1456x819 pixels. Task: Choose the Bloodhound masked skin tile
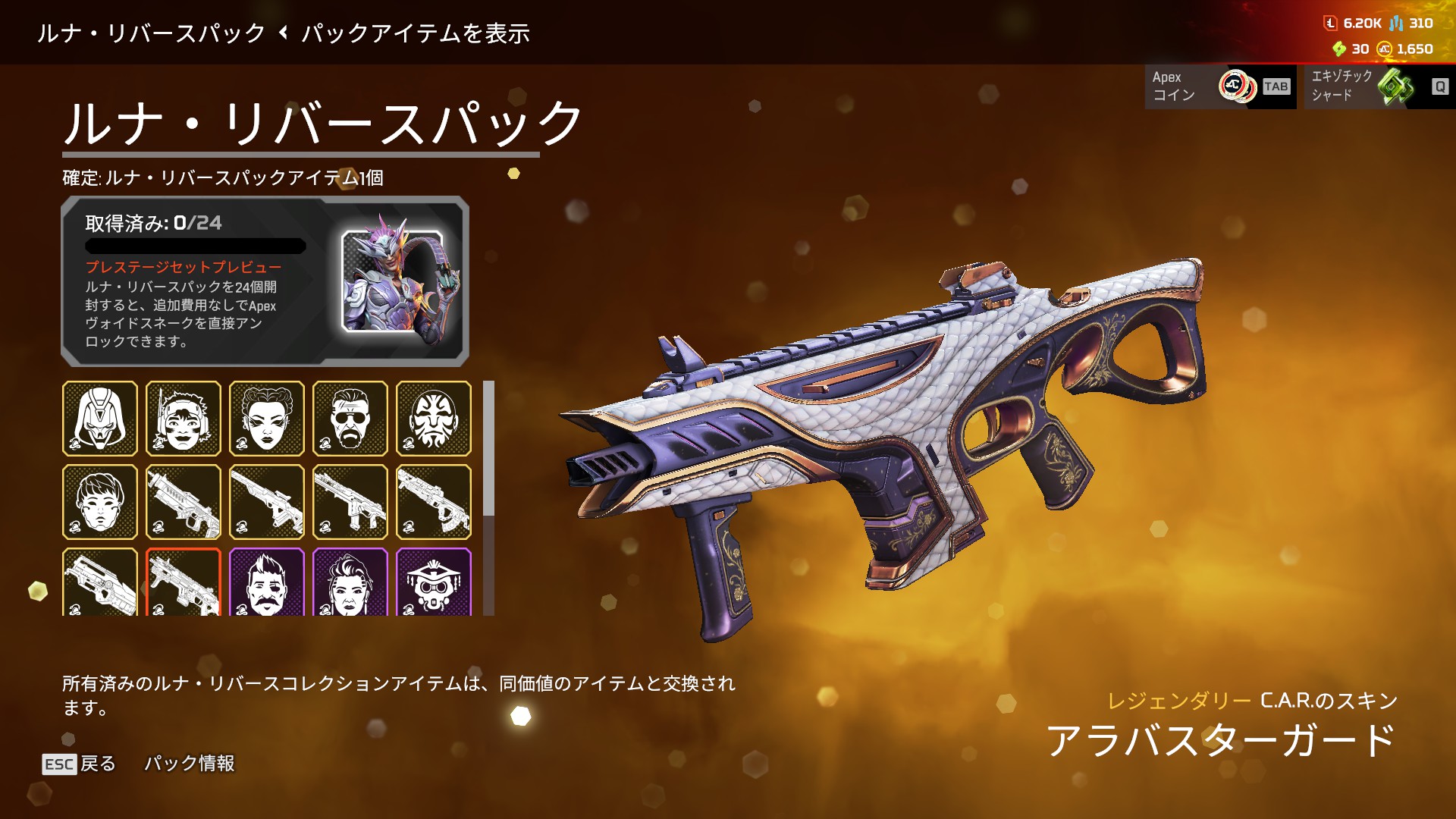click(434, 582)
